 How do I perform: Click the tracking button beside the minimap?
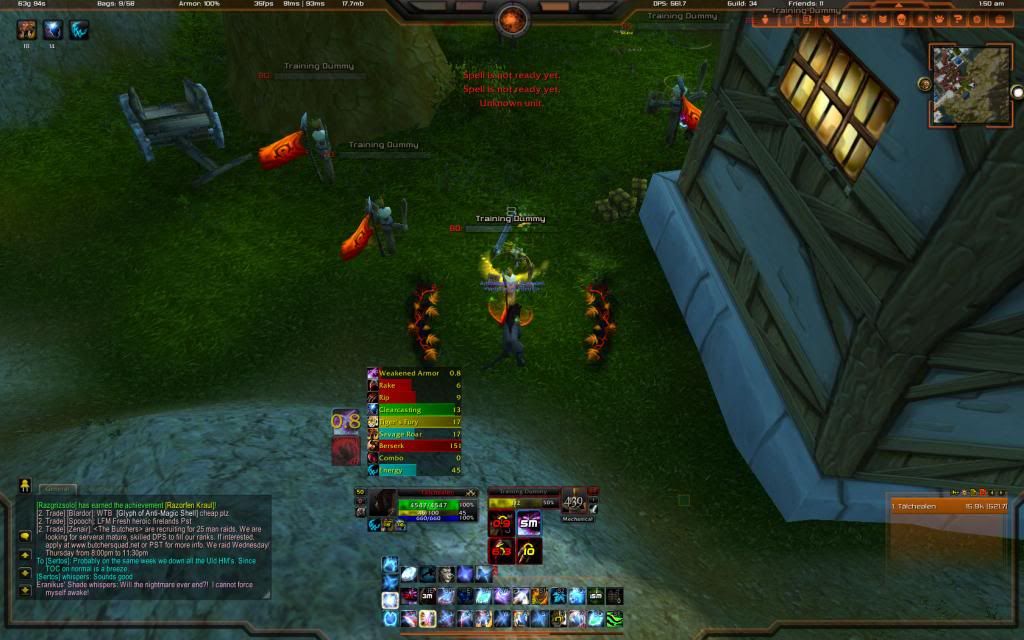(x=925, y=85)
